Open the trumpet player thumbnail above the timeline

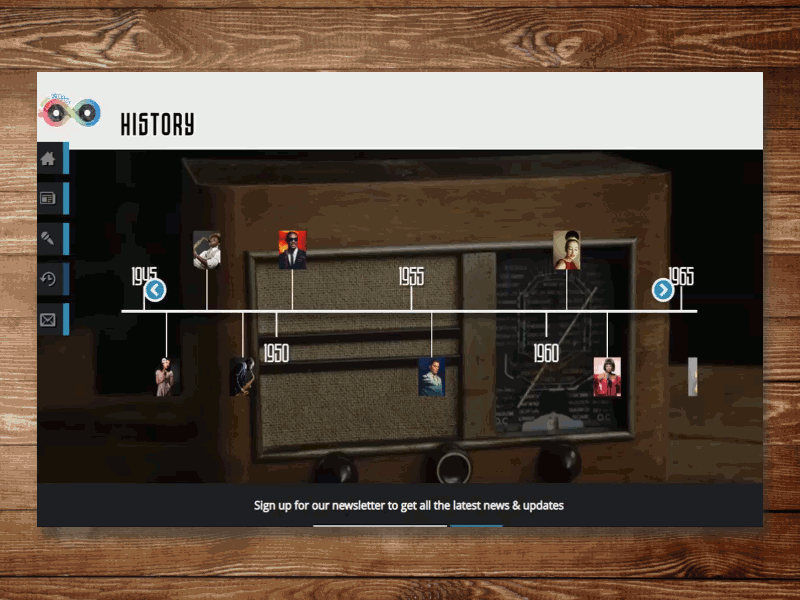click(x=207, y=250)
